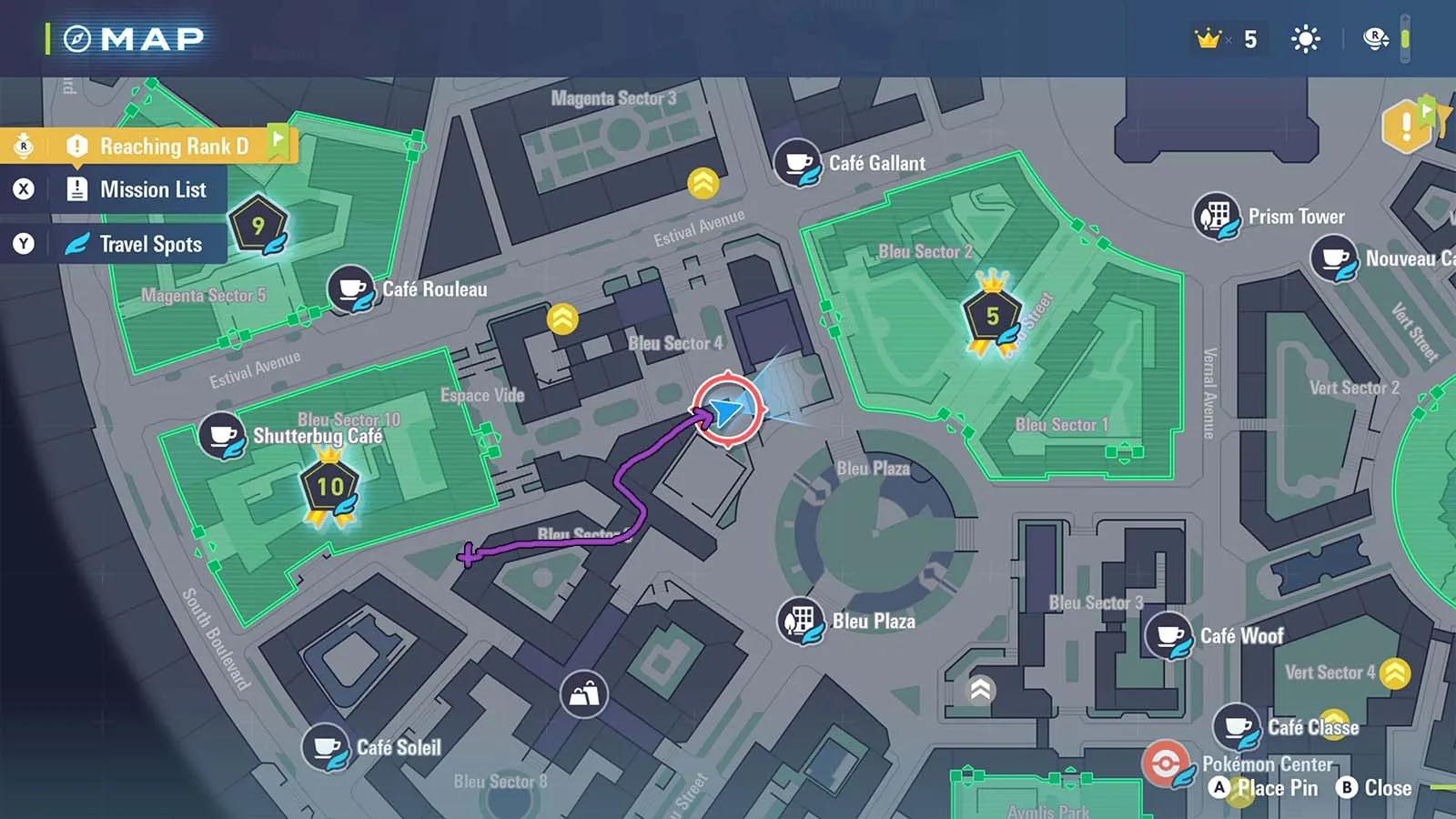
Task: Choose the Café Rouleau marker
Action: 350,288
